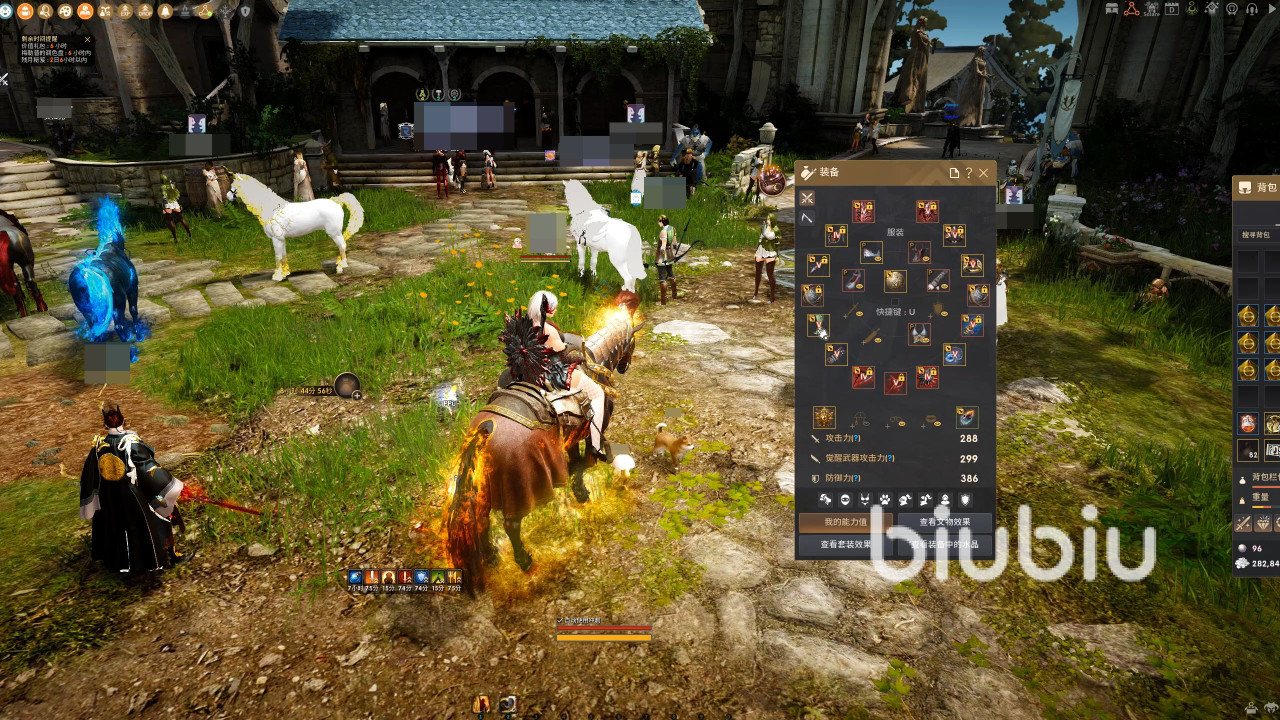Click the search backpack field (搜寻背包)

click(x=1257, y=235)
